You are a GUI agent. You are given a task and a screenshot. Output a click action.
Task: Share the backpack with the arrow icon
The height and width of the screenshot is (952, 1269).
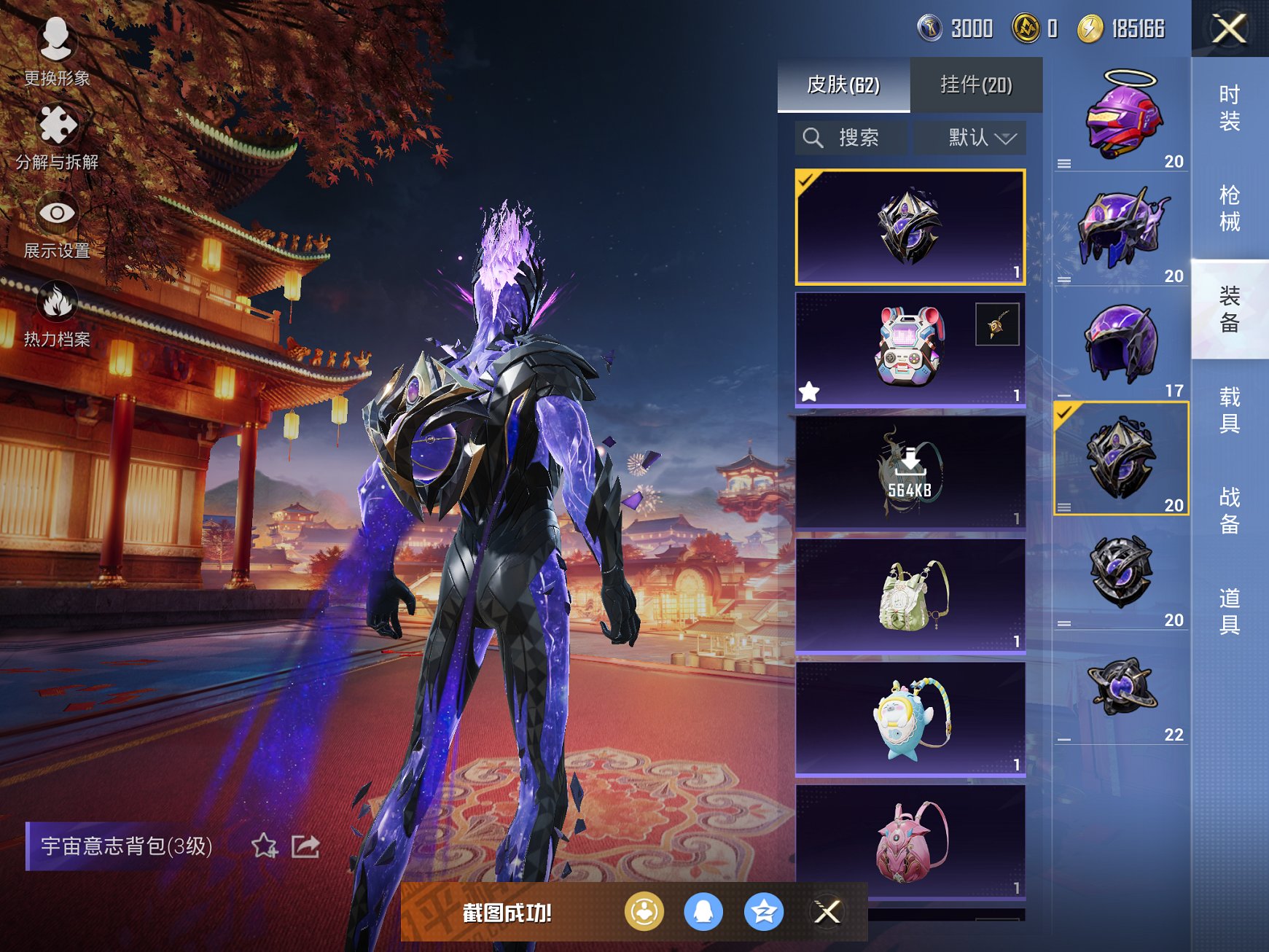click(305, 846)
